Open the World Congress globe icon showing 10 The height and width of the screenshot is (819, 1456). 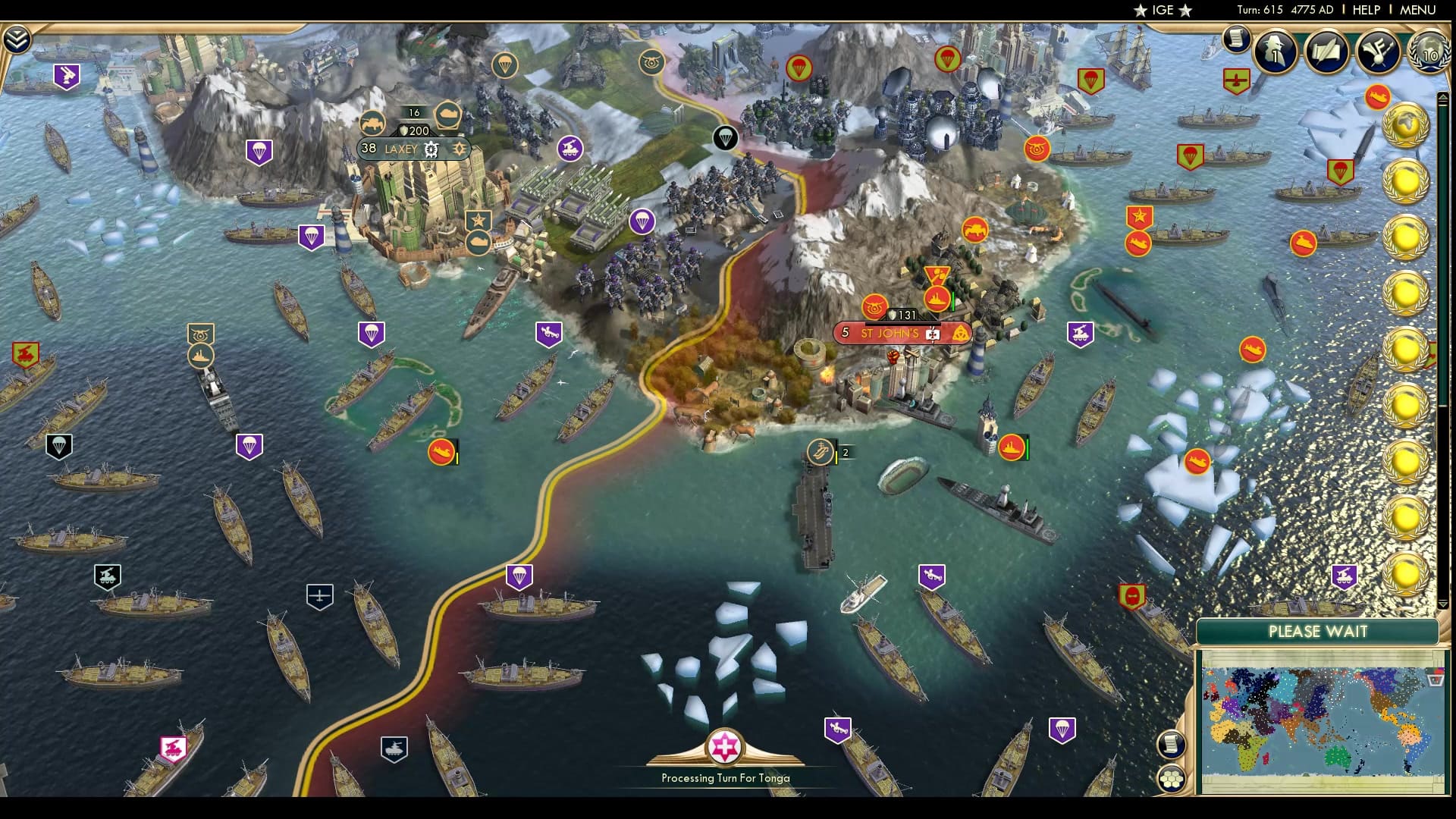1429,53
